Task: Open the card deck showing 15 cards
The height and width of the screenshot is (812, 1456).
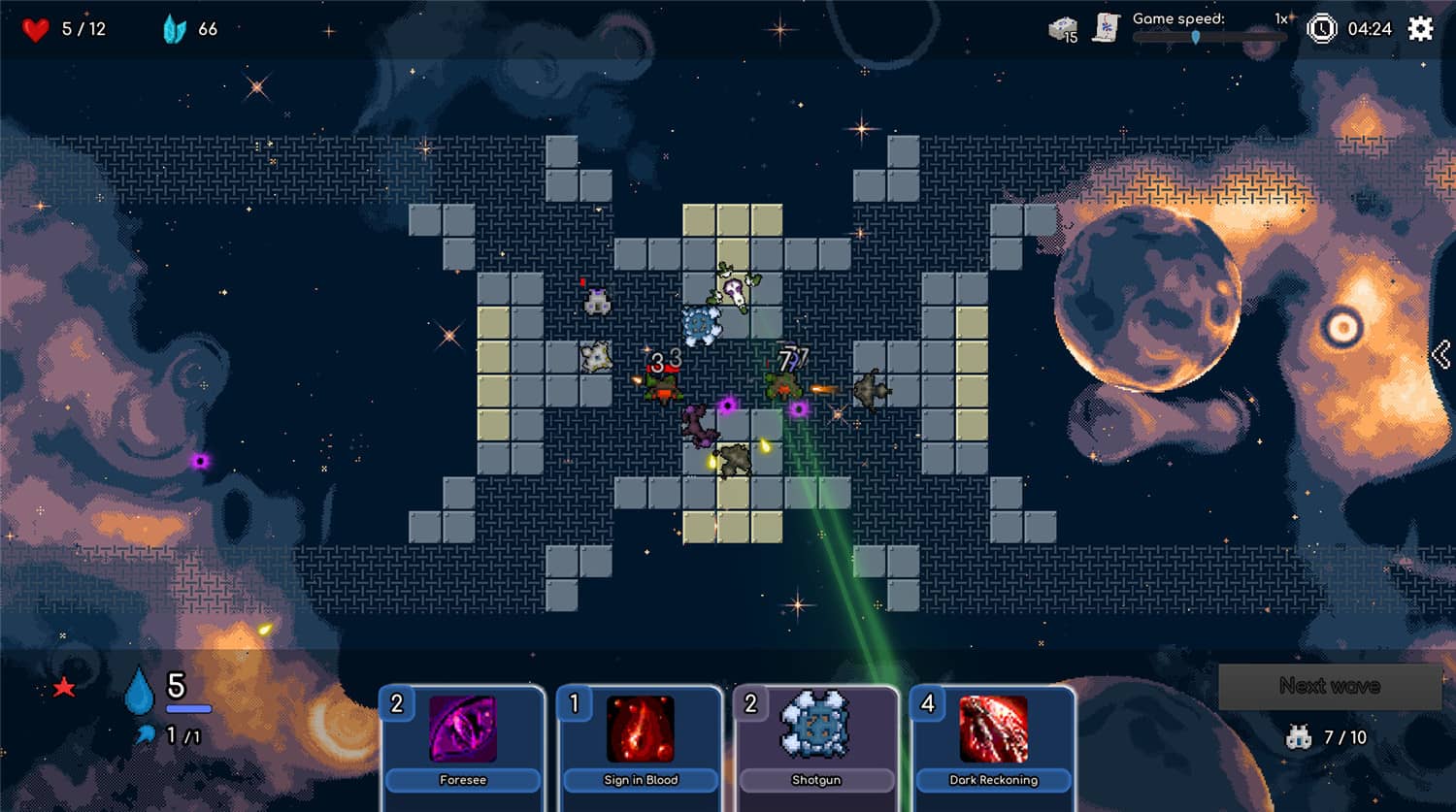Action: (1061, 27)
